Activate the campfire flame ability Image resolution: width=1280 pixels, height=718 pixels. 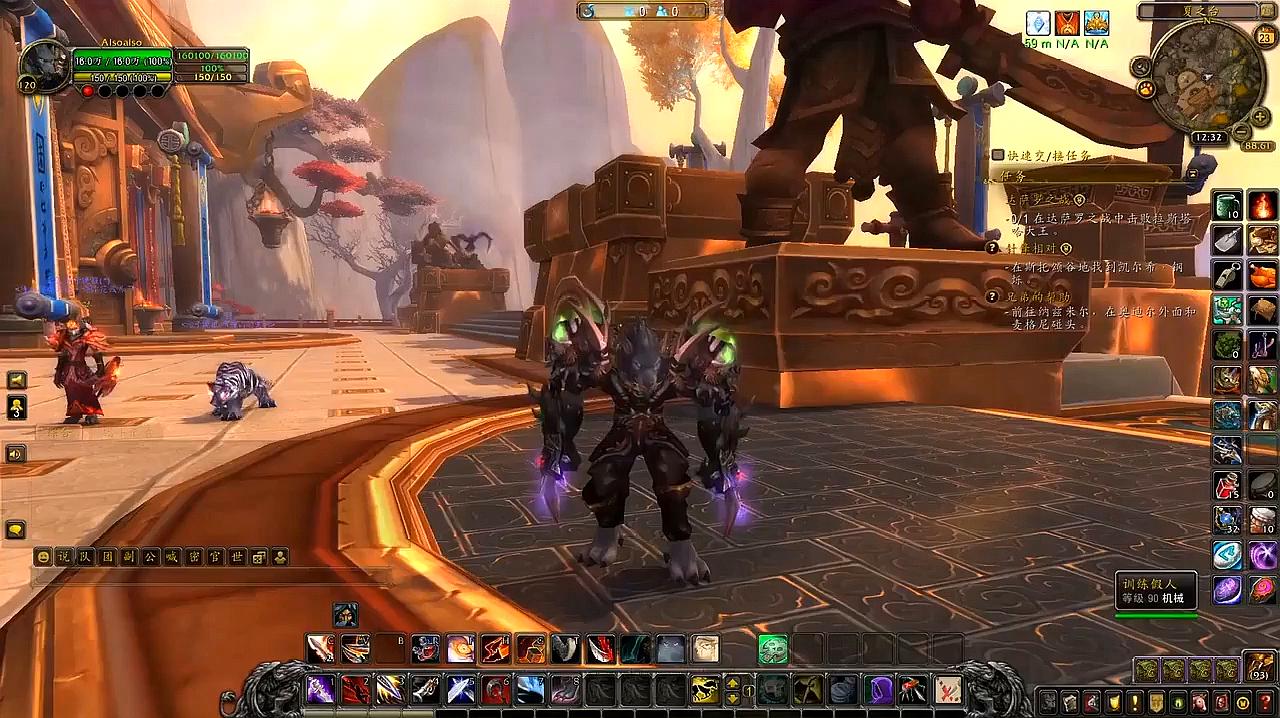click(x=1262, y=206)
